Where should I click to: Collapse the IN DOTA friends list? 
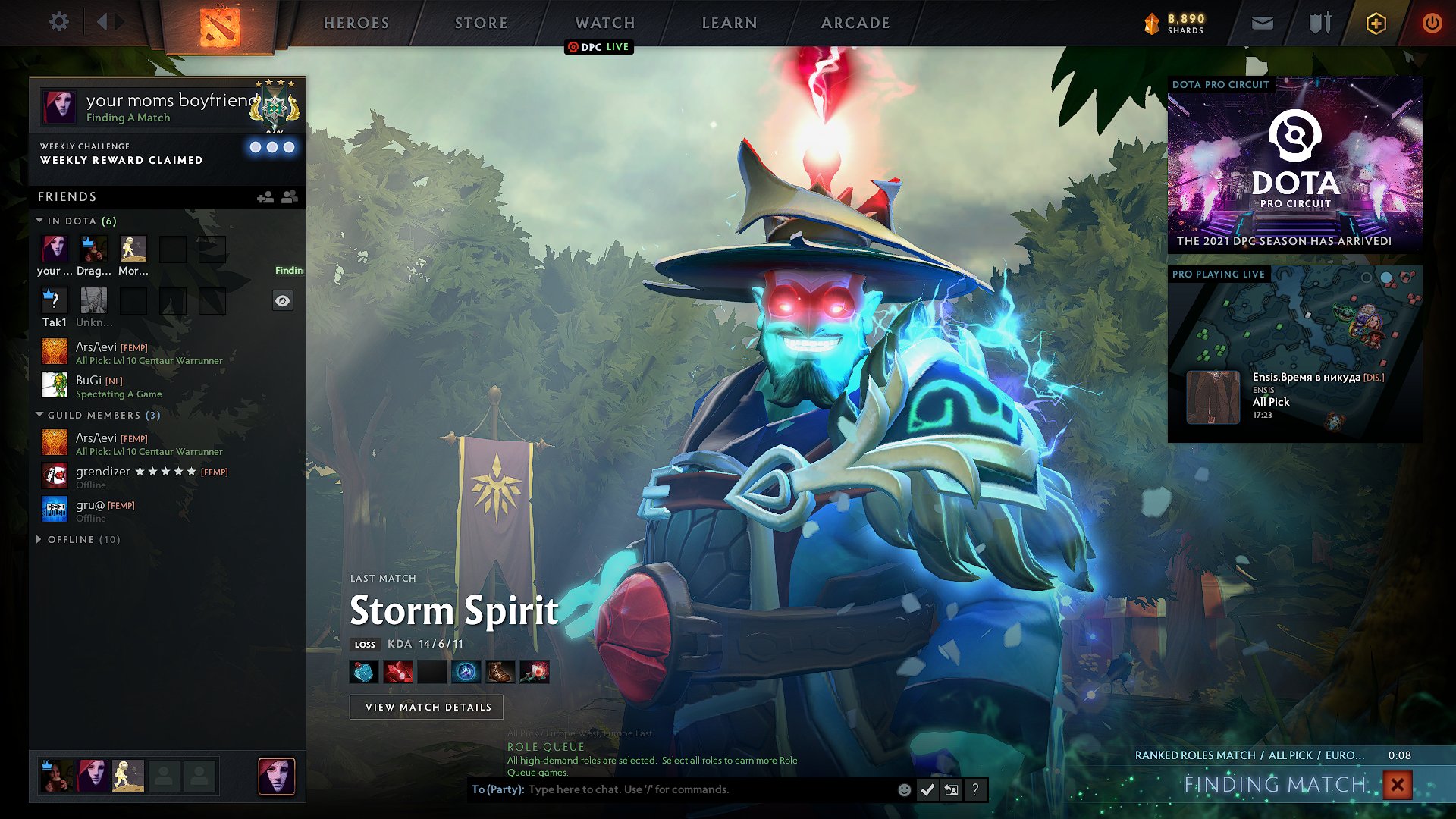(39, 221)
